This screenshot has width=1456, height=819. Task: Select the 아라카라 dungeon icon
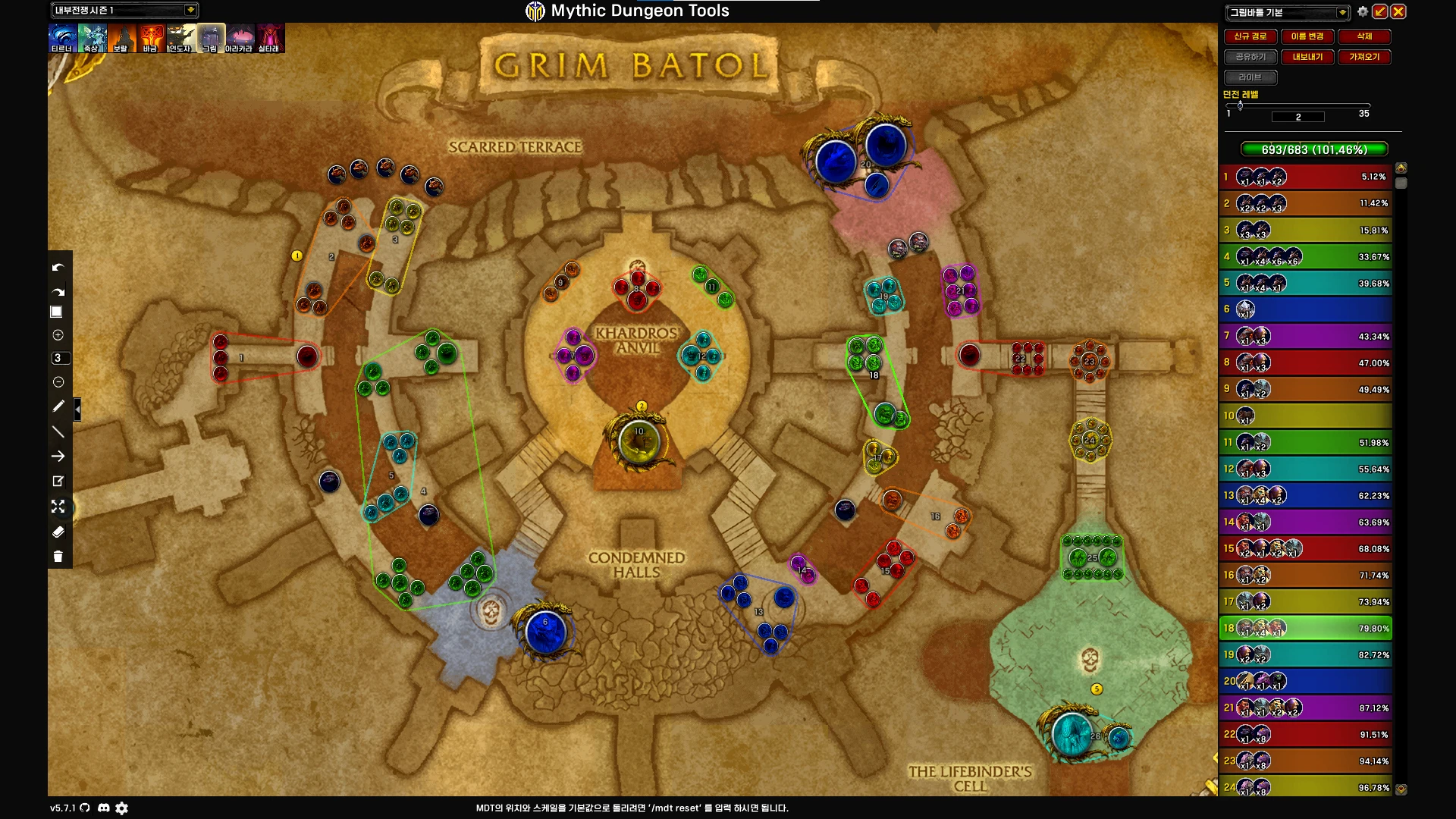point(240,37)
